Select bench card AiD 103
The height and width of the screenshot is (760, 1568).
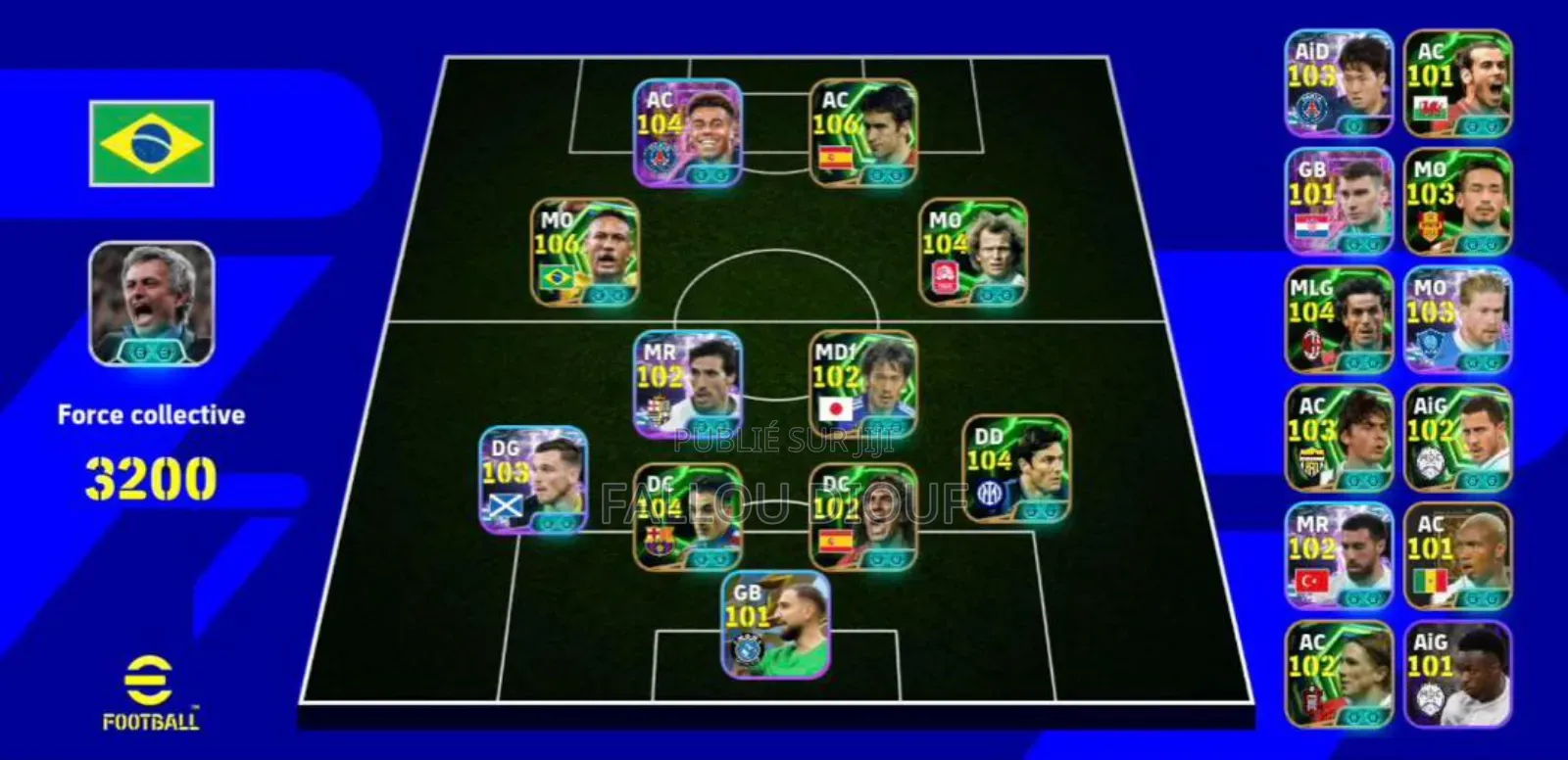click(1337, 83)
